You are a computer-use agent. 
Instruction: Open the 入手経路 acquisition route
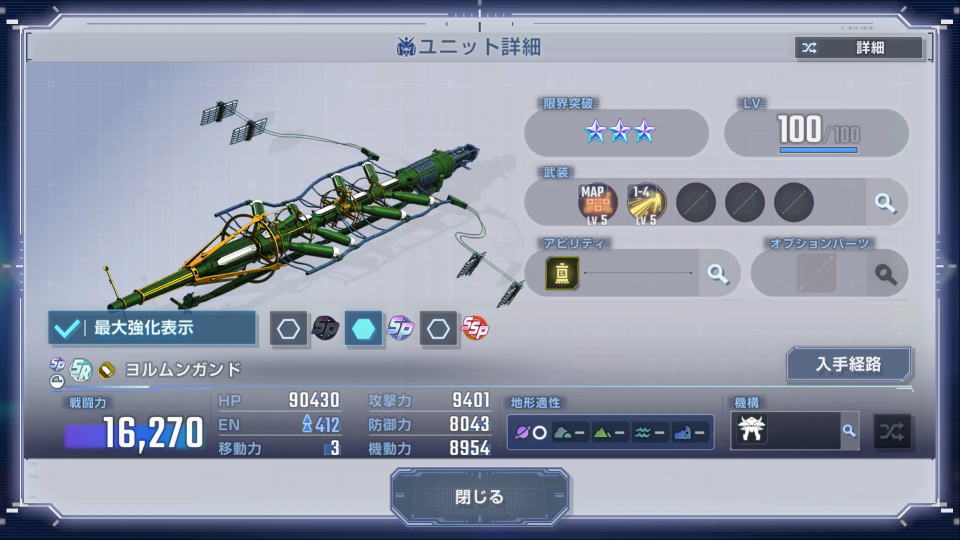tap(849, 364)
